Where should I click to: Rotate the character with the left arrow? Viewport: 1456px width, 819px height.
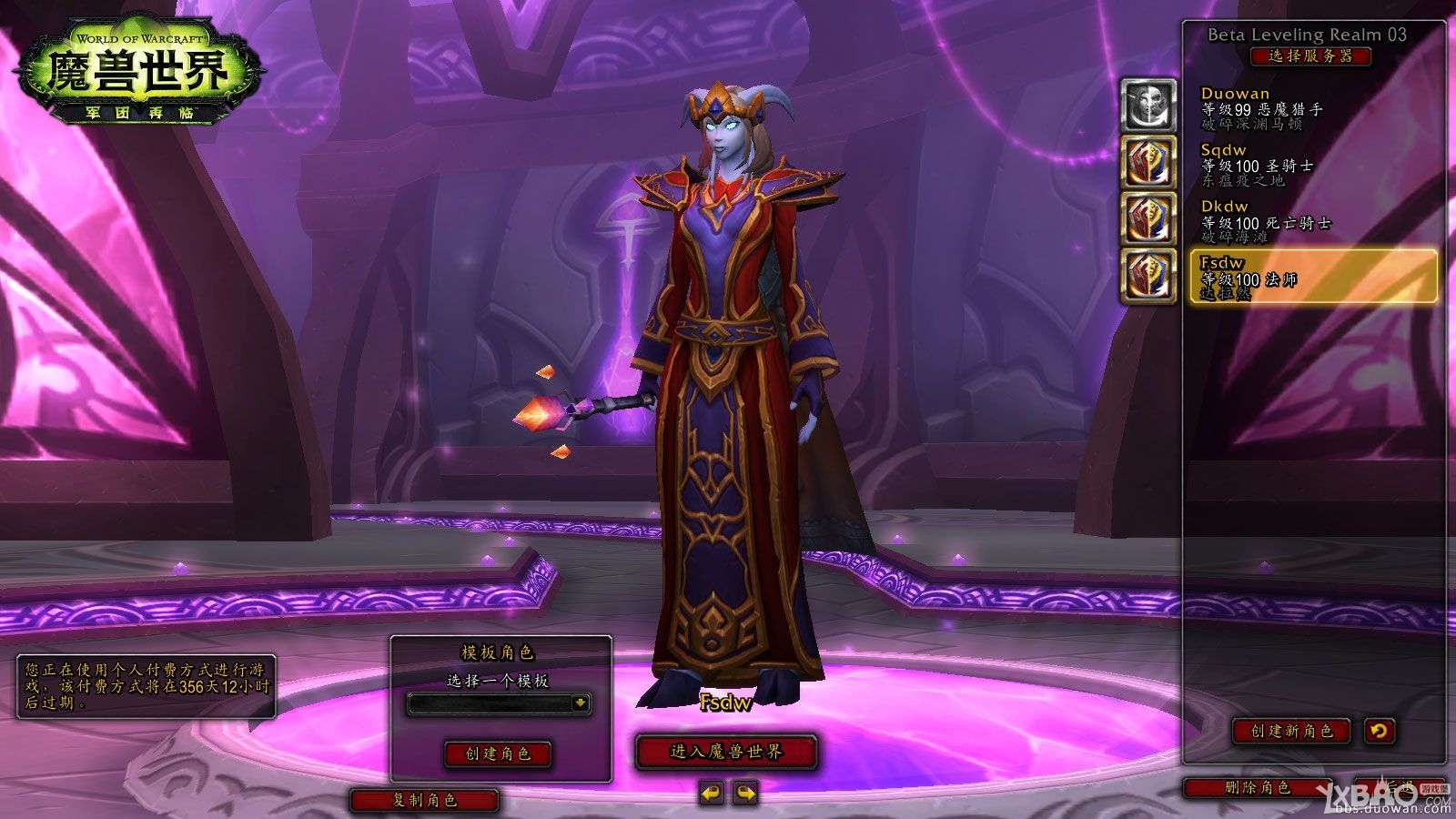point(711,794)
